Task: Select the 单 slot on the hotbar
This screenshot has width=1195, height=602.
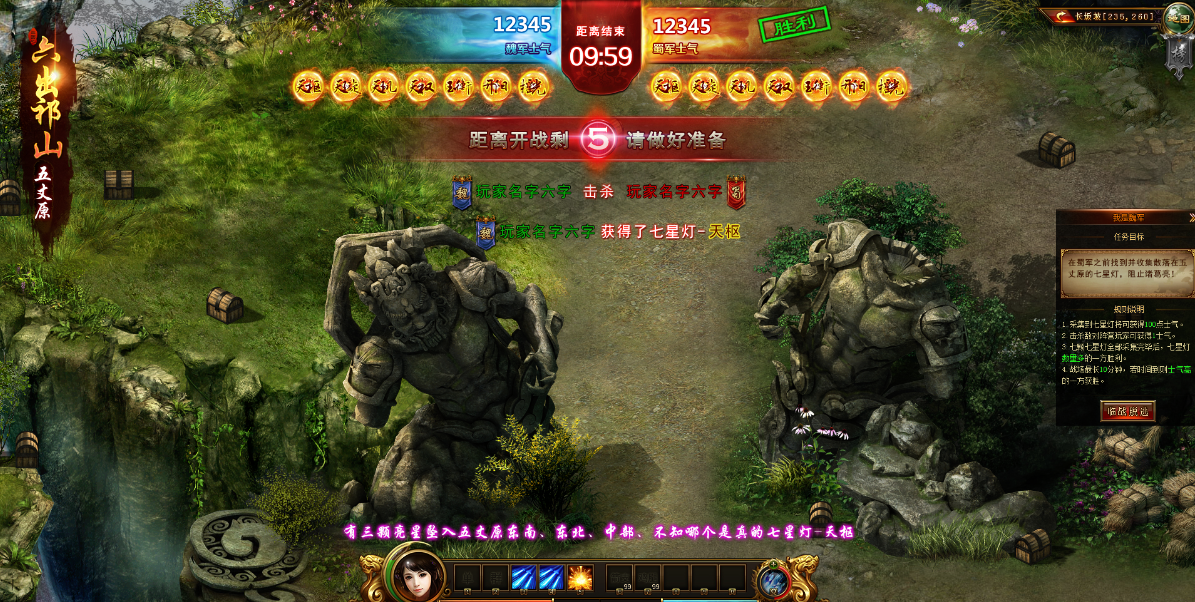Action: 467,577
